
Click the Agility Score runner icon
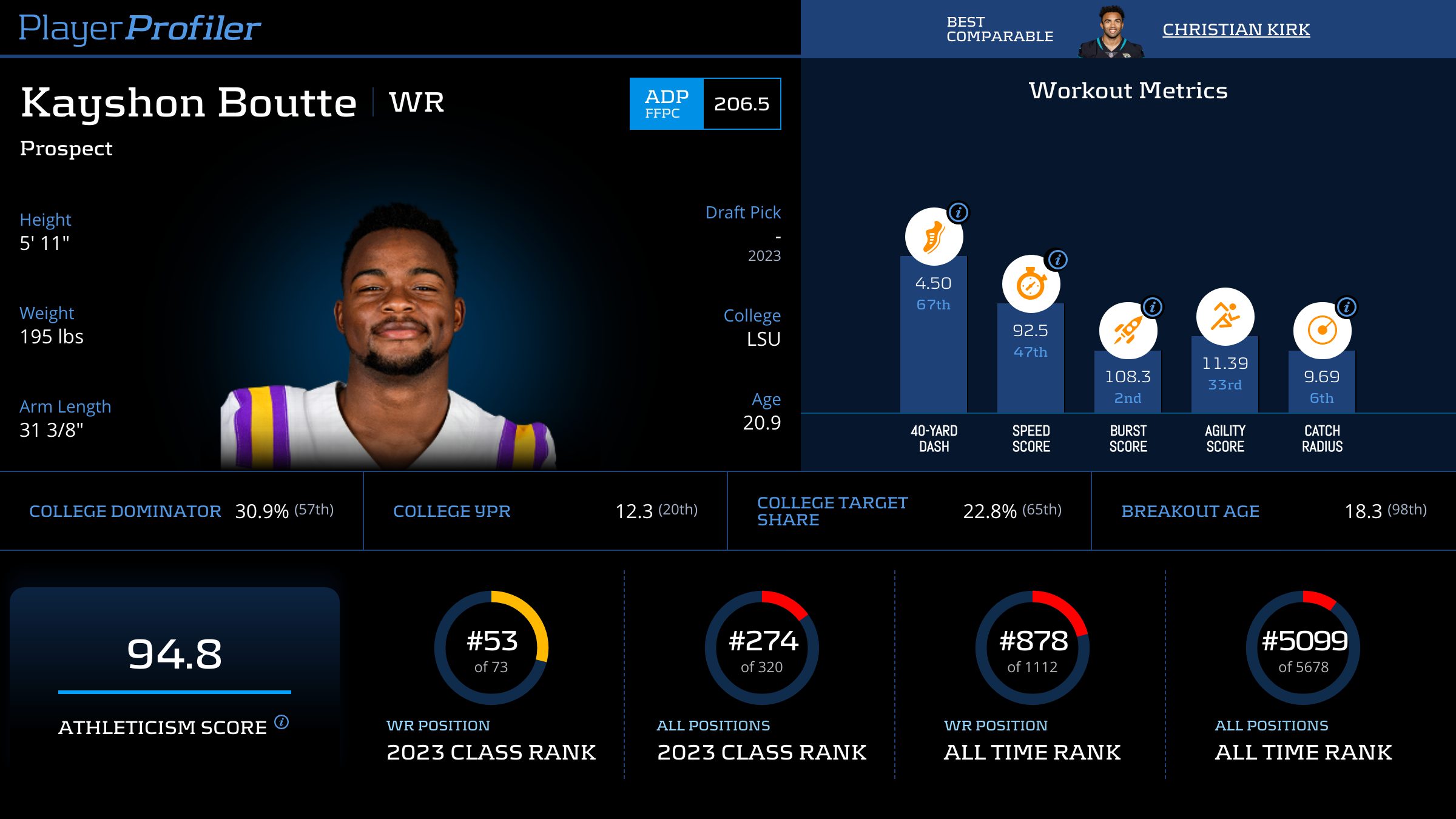pos(1225,317)
